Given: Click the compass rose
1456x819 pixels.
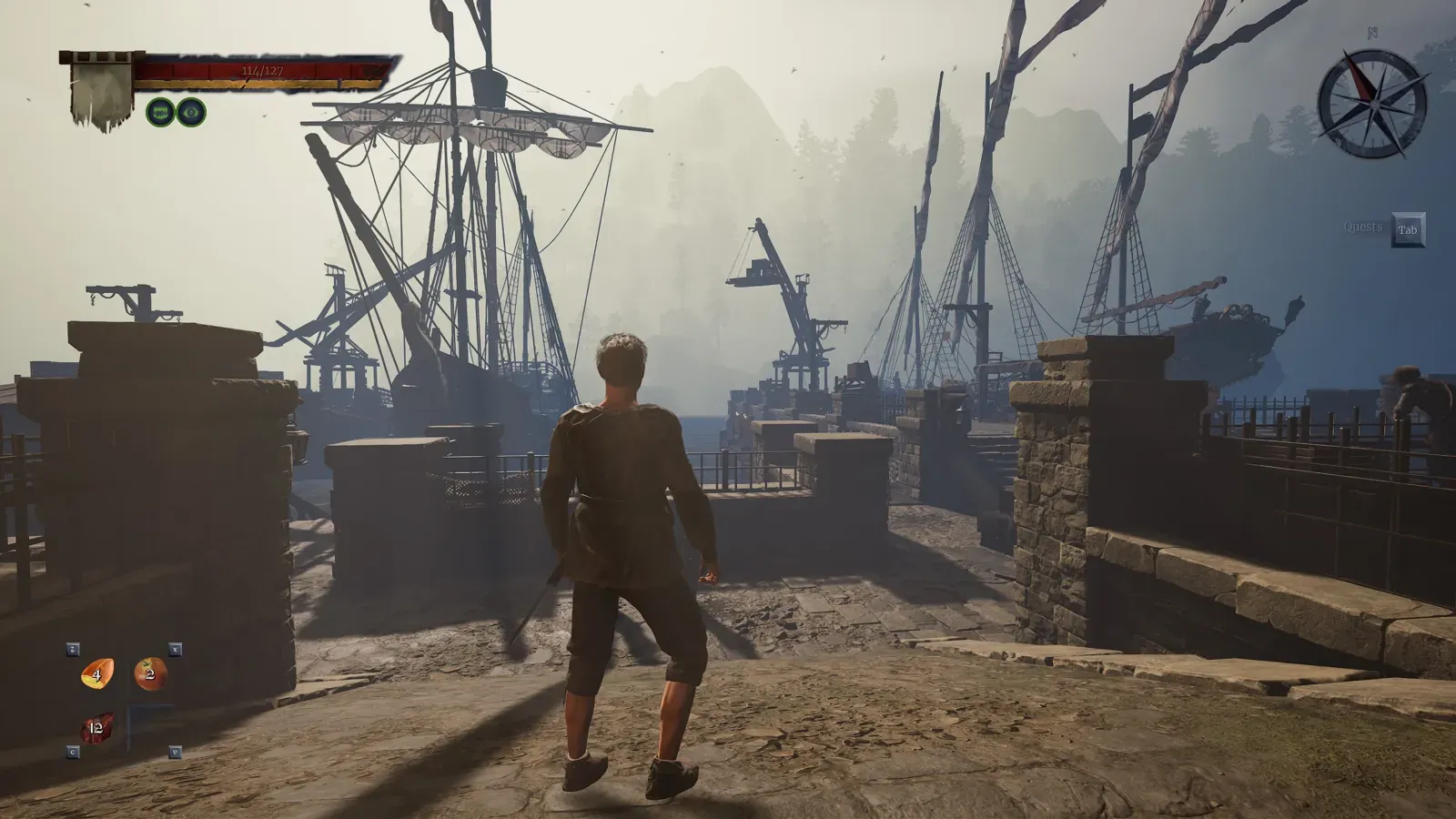Looking at the screenshot, I should click(1373, 102).
